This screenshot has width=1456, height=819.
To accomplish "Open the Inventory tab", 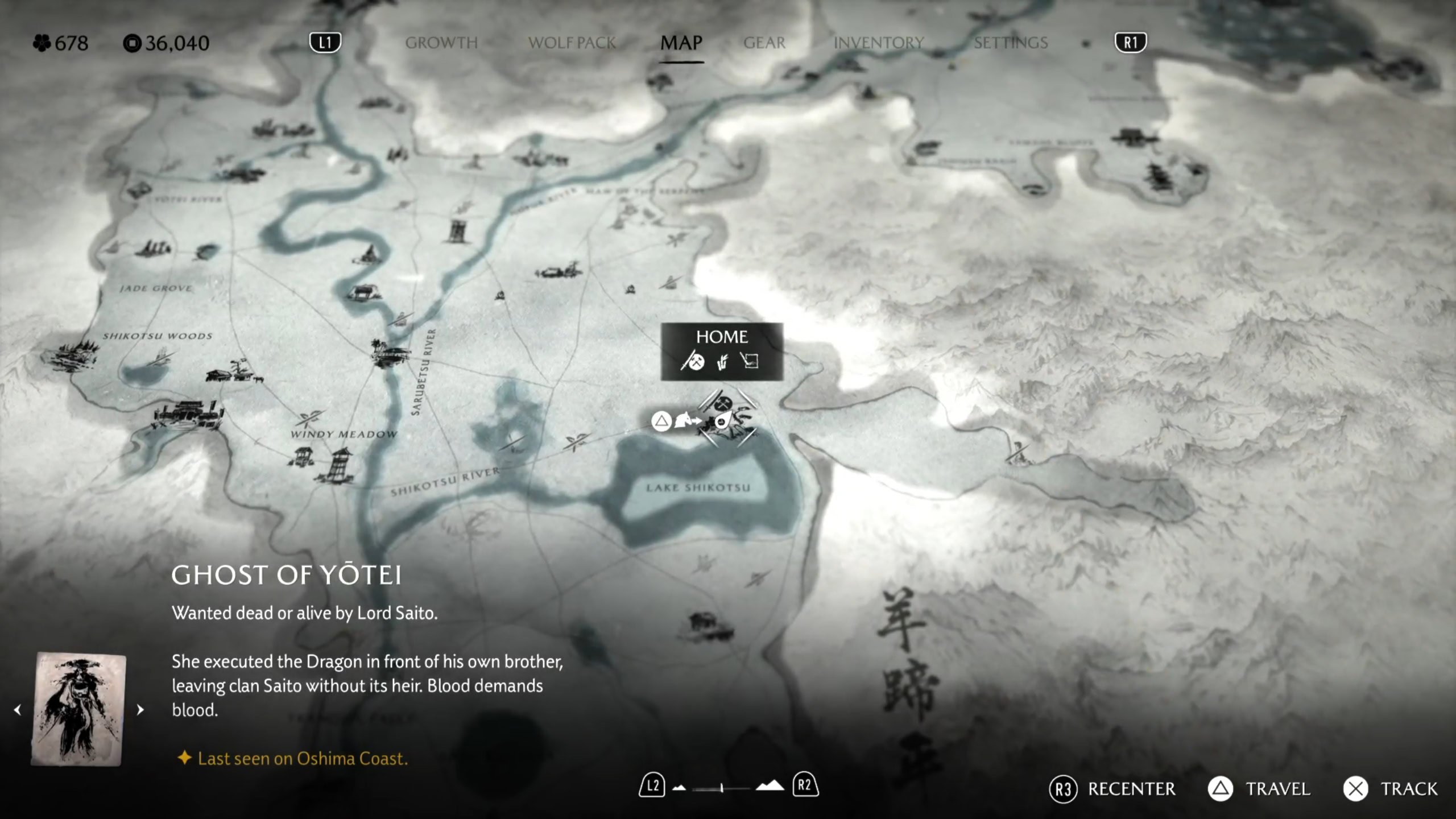I will [x=878, y=43].
